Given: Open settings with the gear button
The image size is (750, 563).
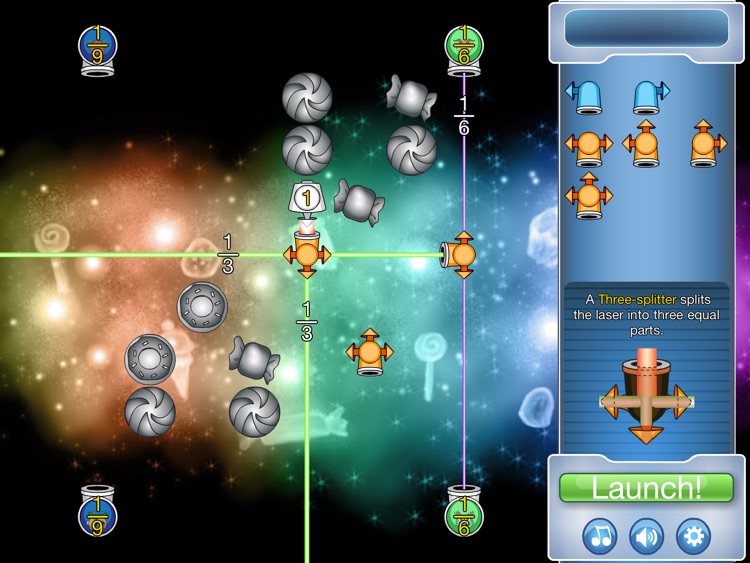Looking at the screenshot, I should [693, 536].
